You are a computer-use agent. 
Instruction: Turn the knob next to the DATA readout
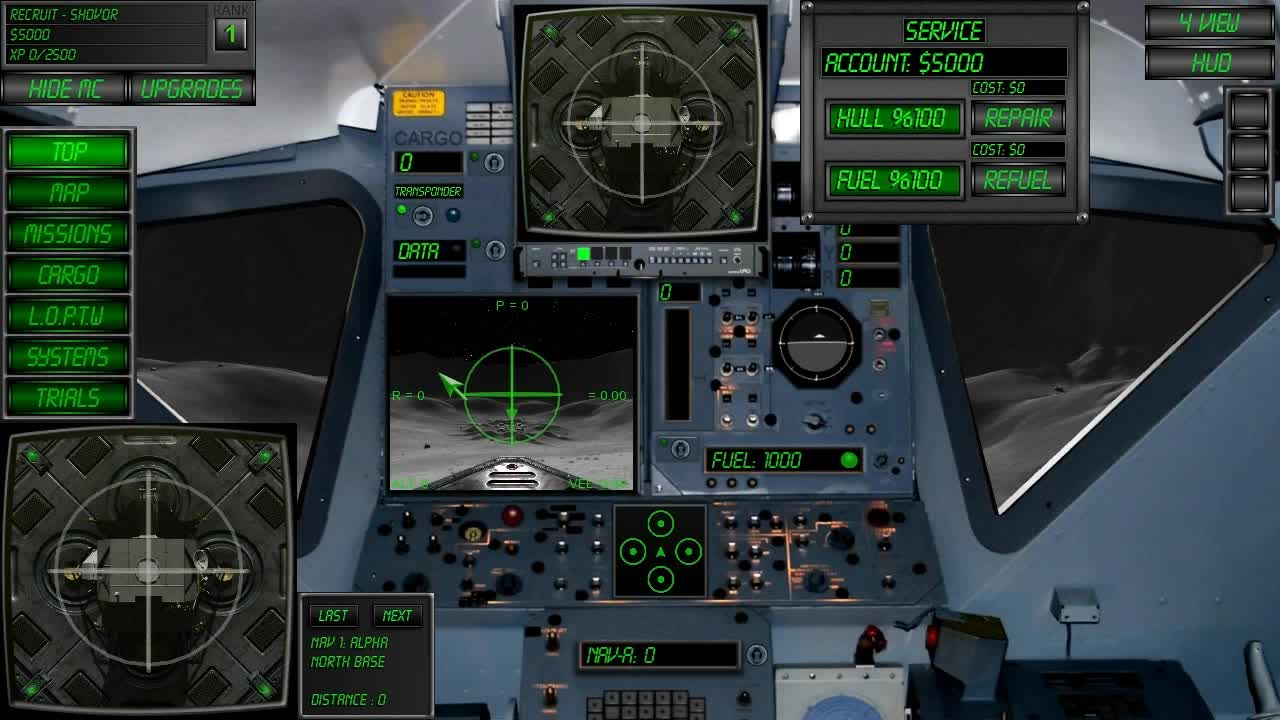[x=495, y=252]
